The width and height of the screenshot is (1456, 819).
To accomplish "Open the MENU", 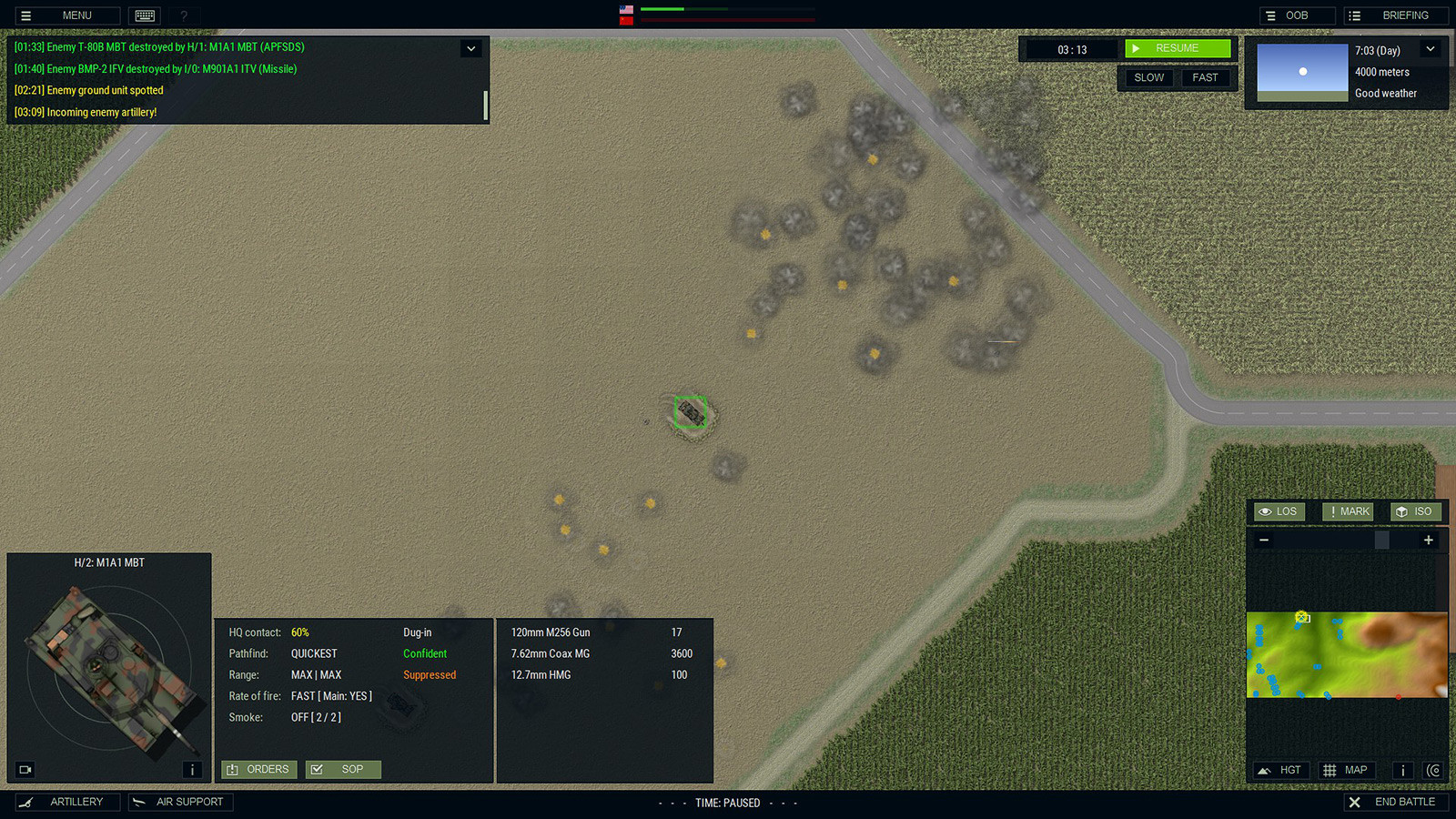I will [66, 15].
